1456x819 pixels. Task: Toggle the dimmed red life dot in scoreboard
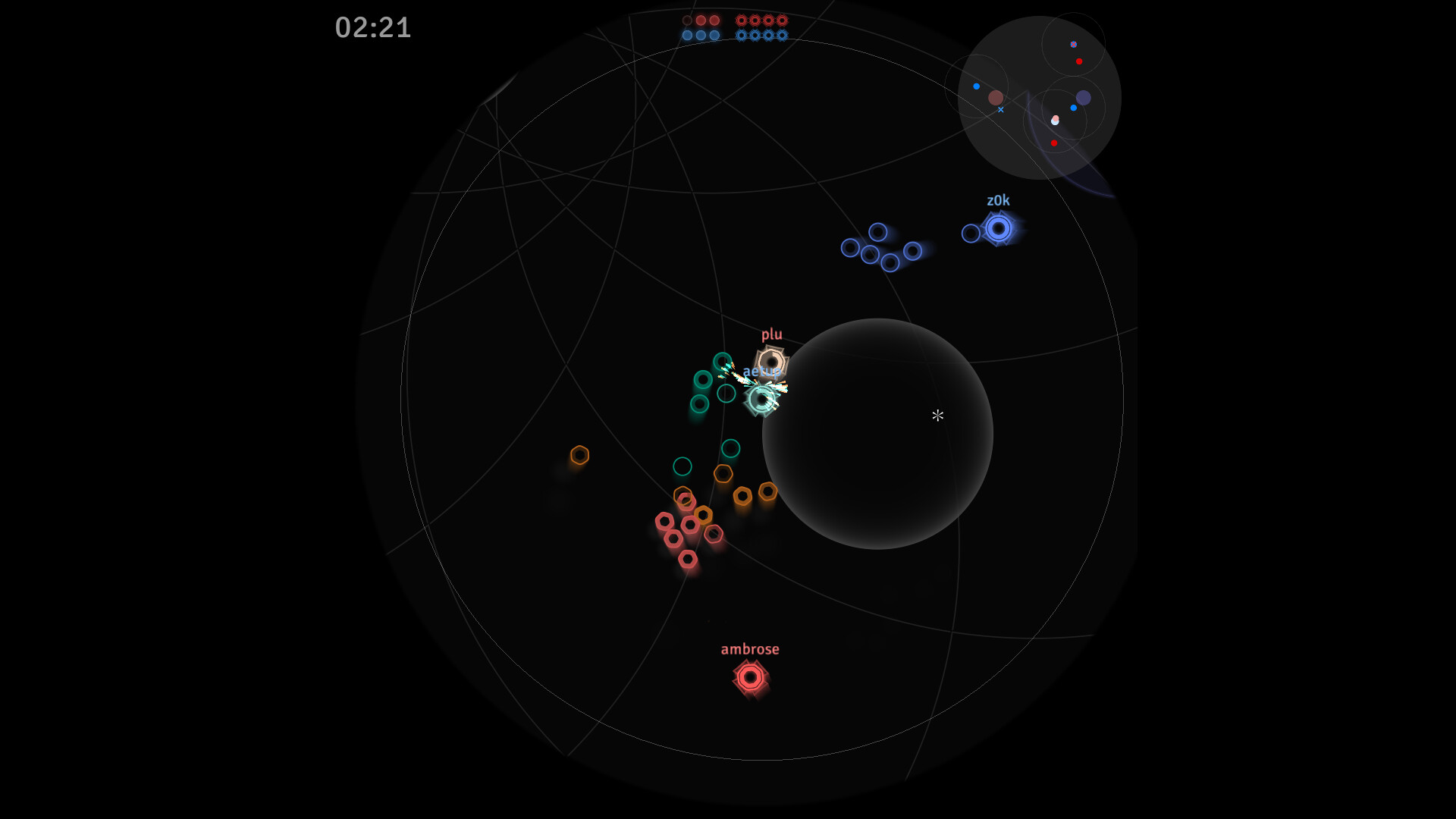pos(687,20)
